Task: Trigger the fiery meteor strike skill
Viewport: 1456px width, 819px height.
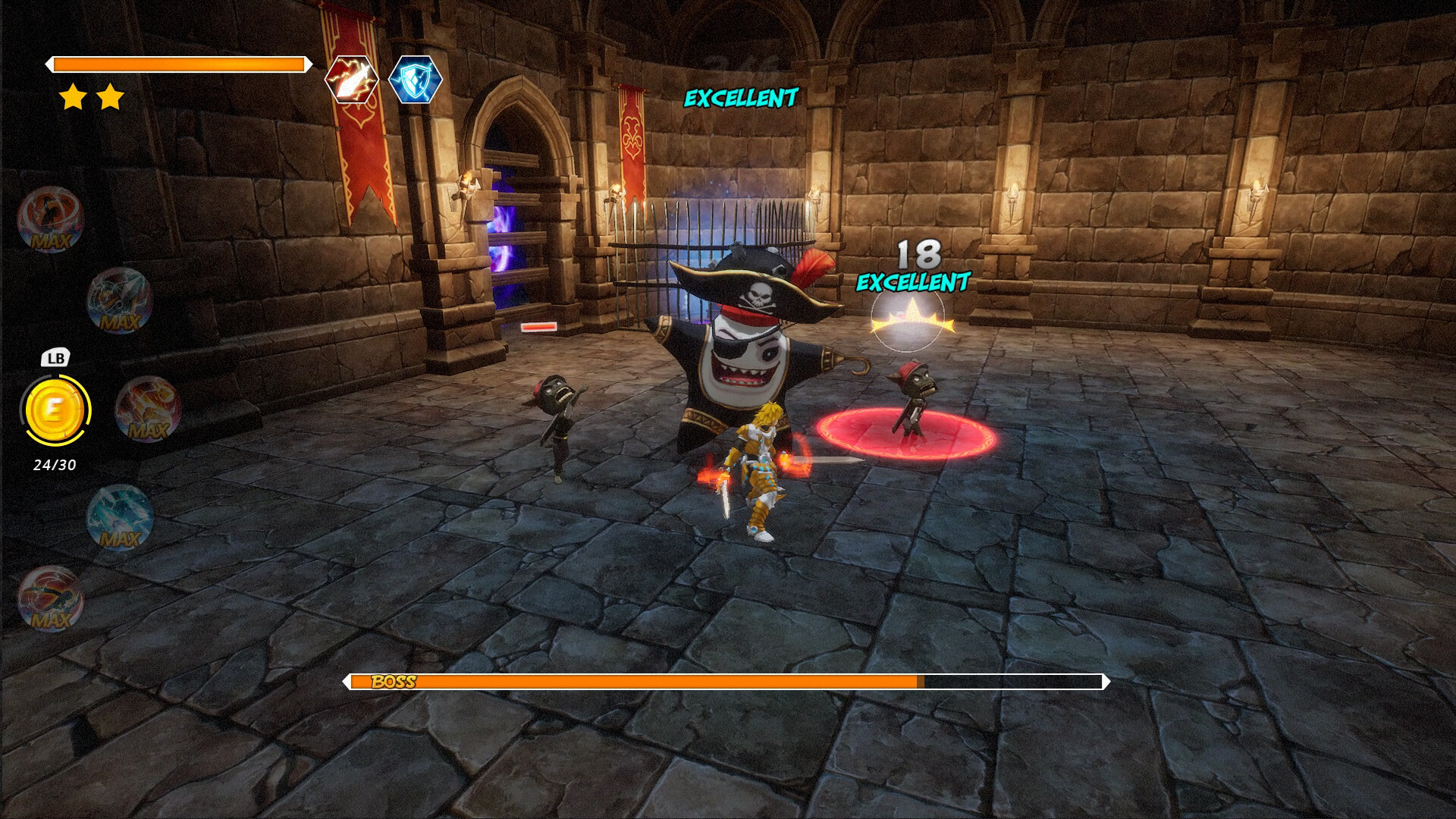Action: tap(148, 409)
